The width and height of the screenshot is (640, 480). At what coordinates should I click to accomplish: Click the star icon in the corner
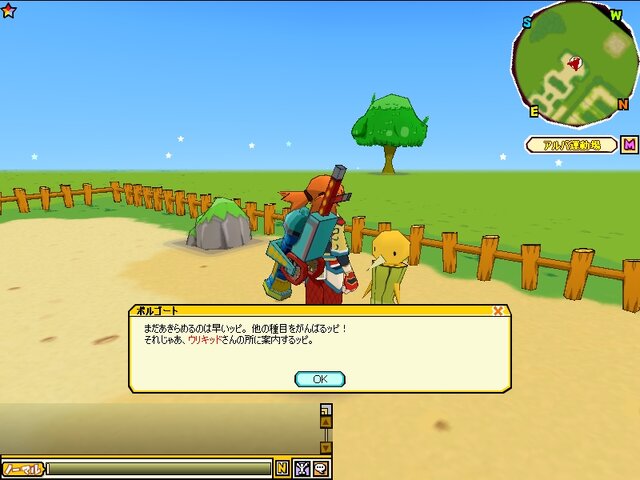coord(8,9)
